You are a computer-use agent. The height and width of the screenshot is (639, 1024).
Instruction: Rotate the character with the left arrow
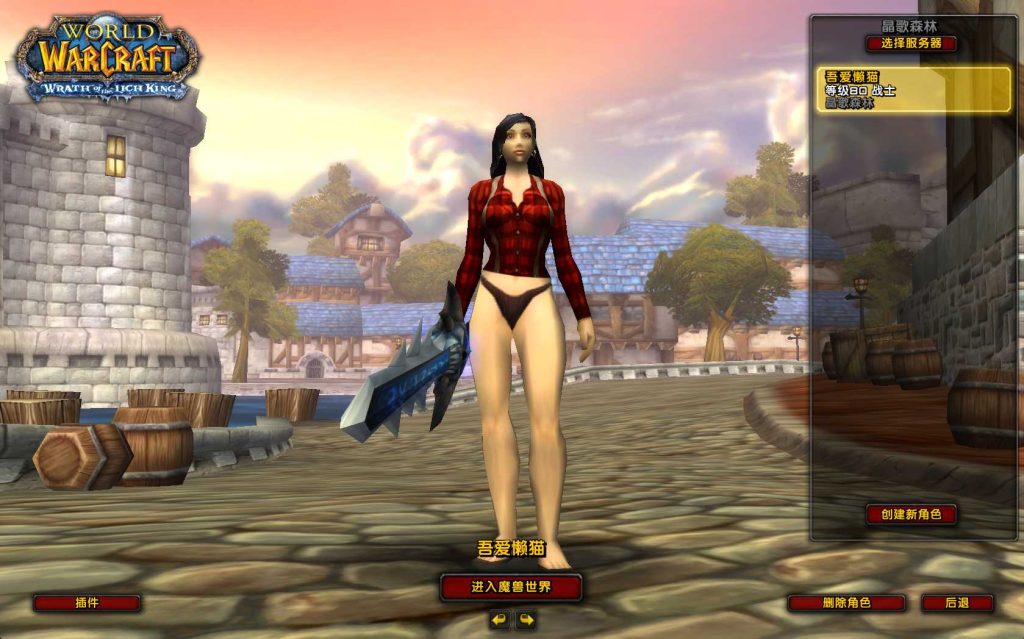pyautogui.click(x=499, y=621)
